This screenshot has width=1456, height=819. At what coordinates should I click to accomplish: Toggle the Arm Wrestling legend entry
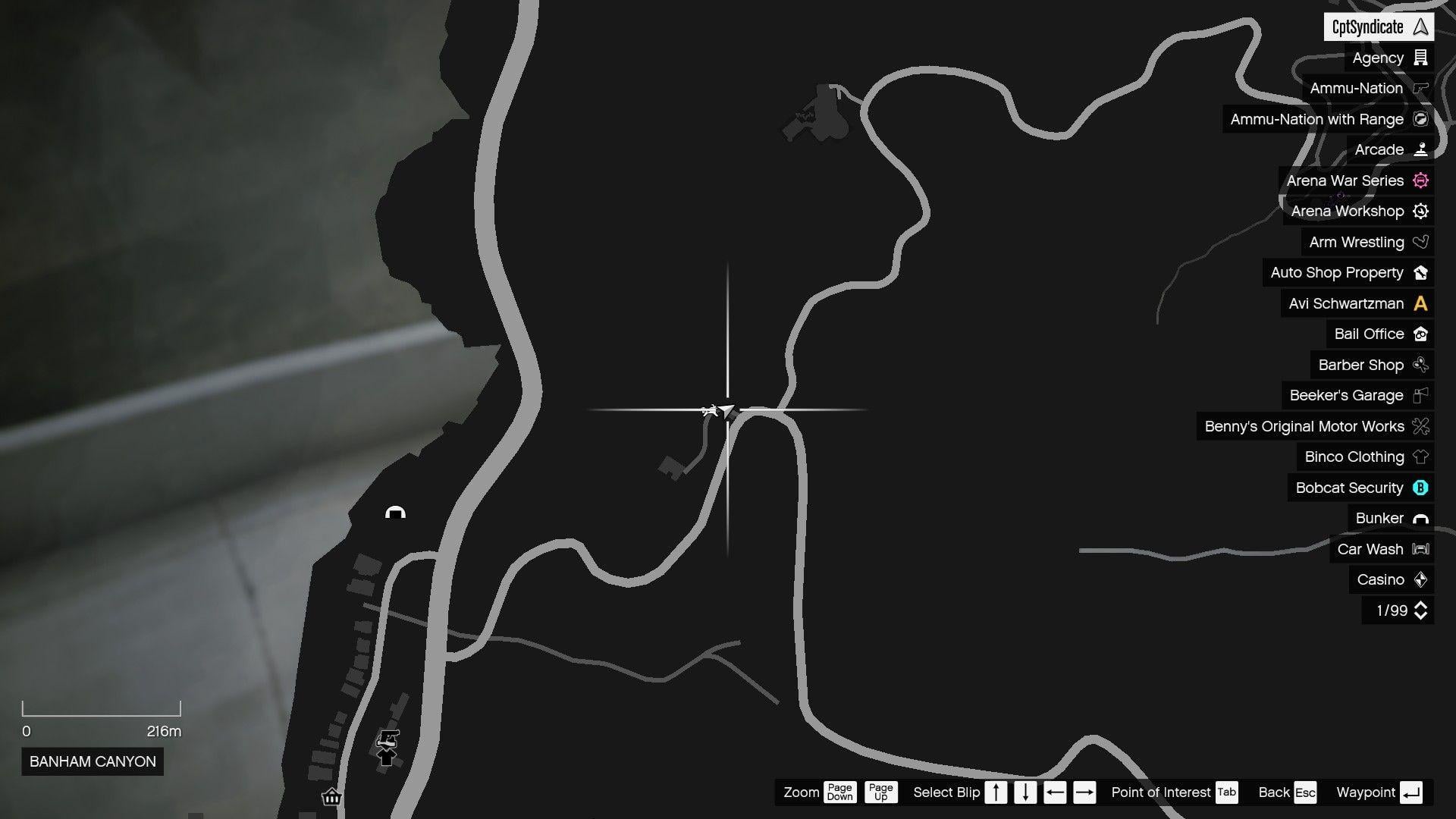[x=1420, y=242]
